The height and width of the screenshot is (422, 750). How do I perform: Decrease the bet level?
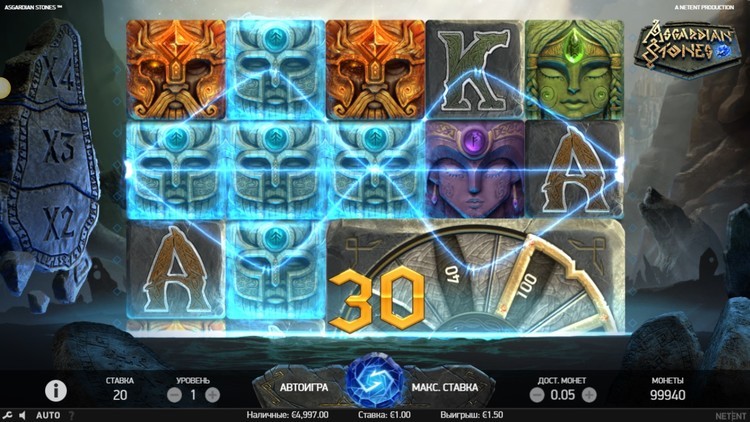click(x=174, y=395)
